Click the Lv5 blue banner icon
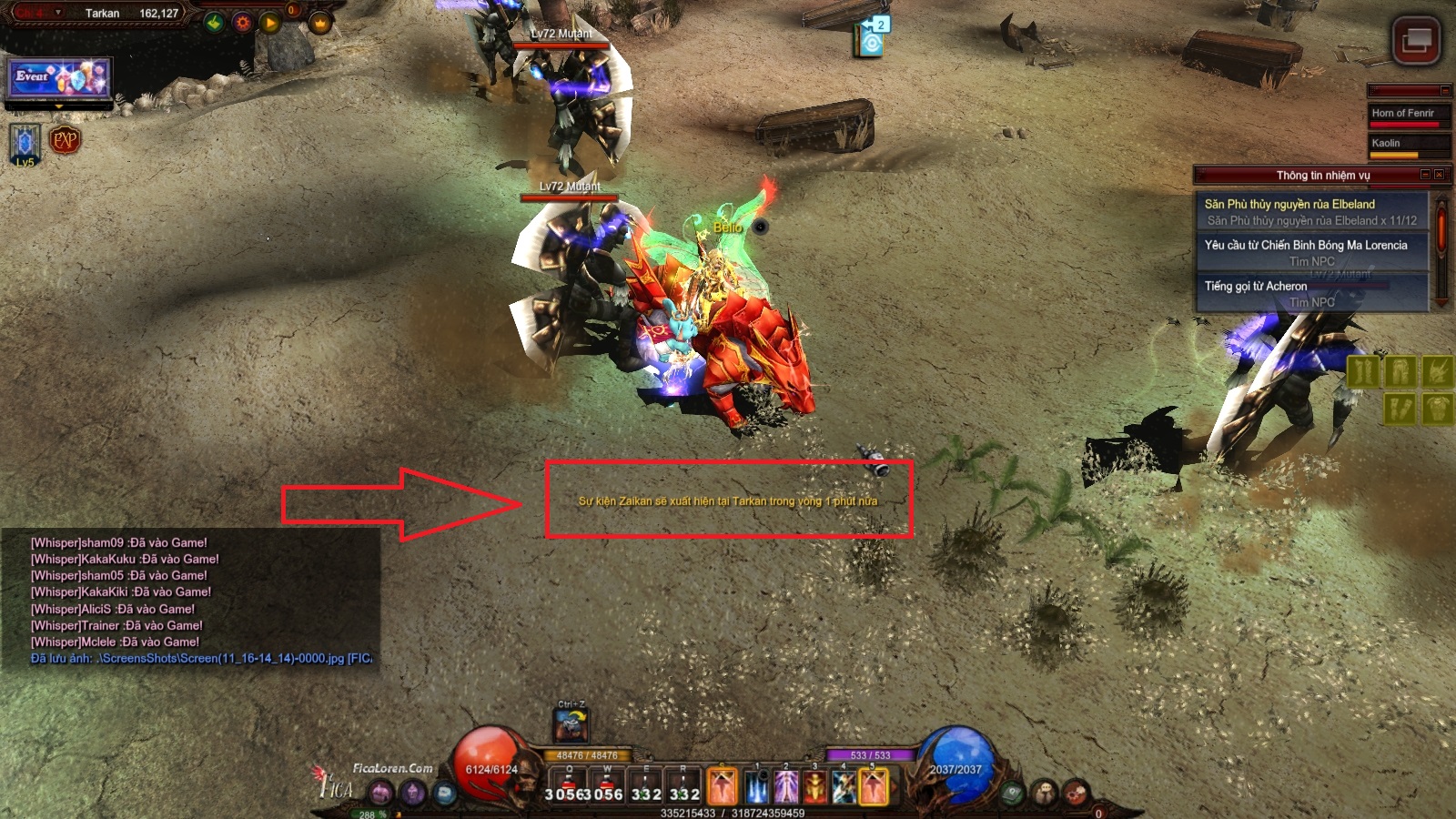The height and width of the screenshot is (819, 1456). tap(25, 144)
